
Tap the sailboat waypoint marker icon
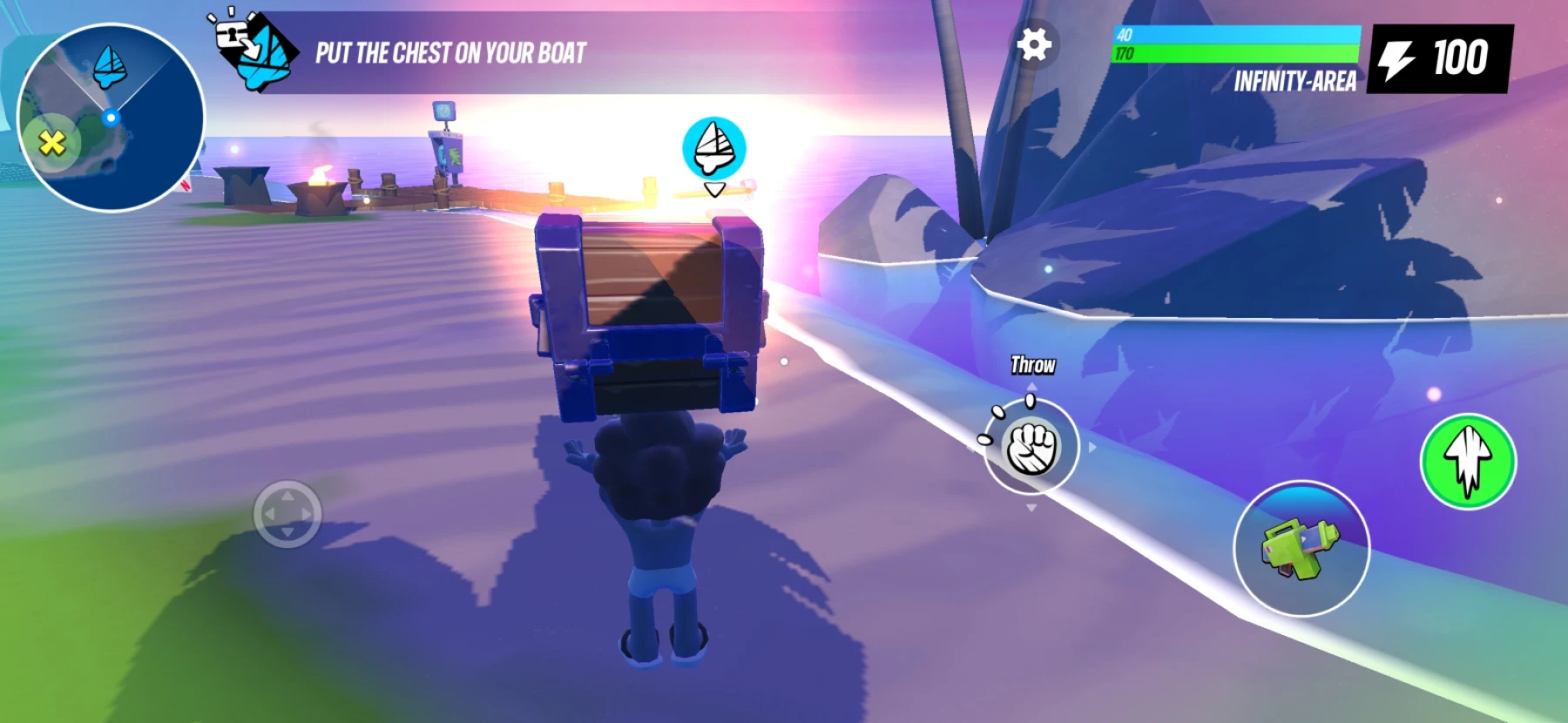714,148
